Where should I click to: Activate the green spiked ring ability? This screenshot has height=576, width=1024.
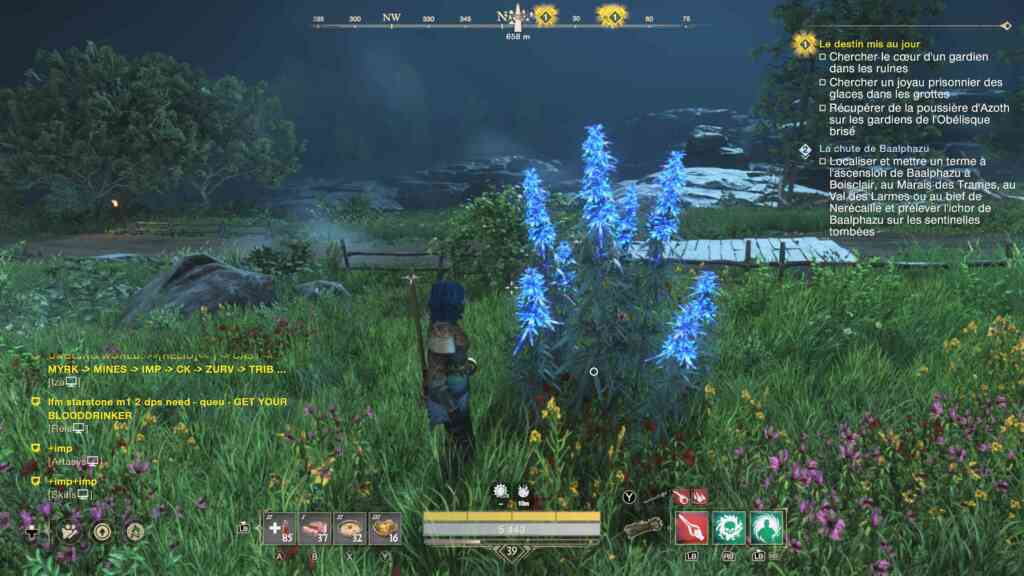pyautogui.click(x=730, y=528)
